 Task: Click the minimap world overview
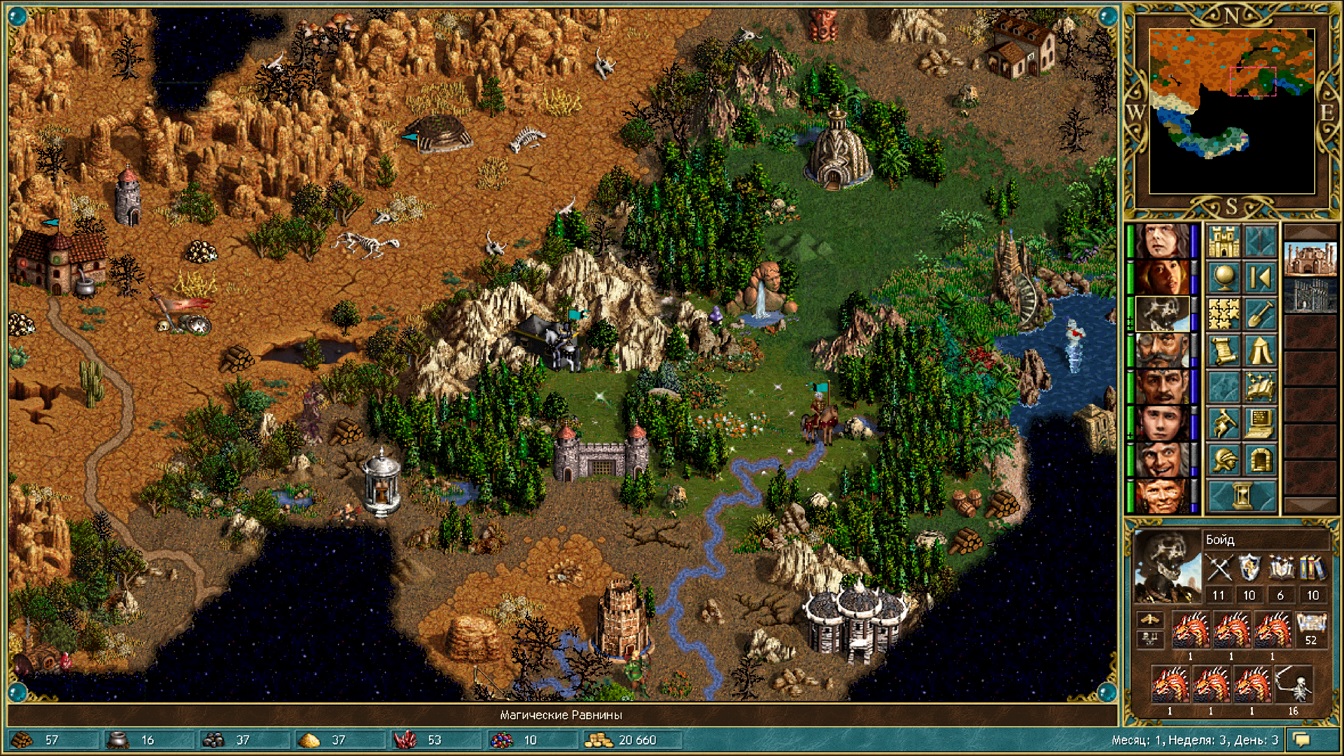pos(1231,110)
